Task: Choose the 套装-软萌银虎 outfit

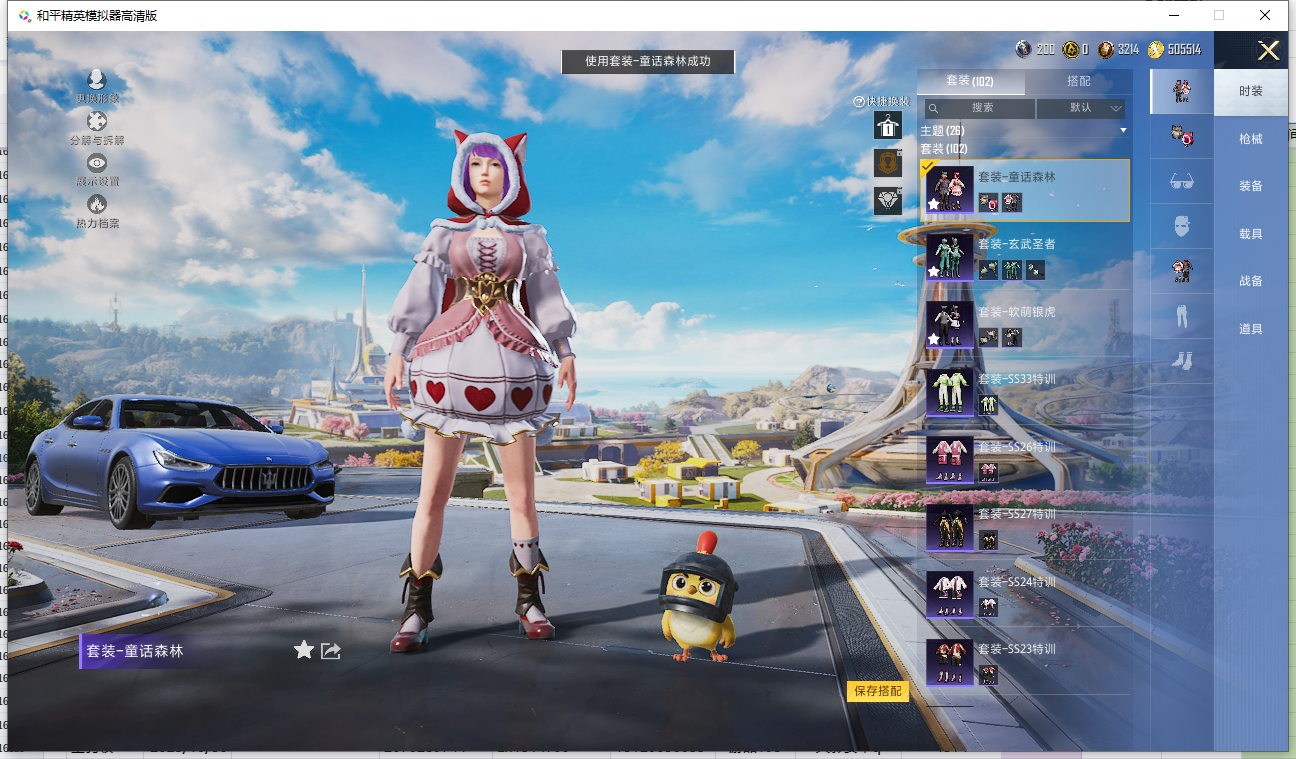Action: pos(1024,324)
